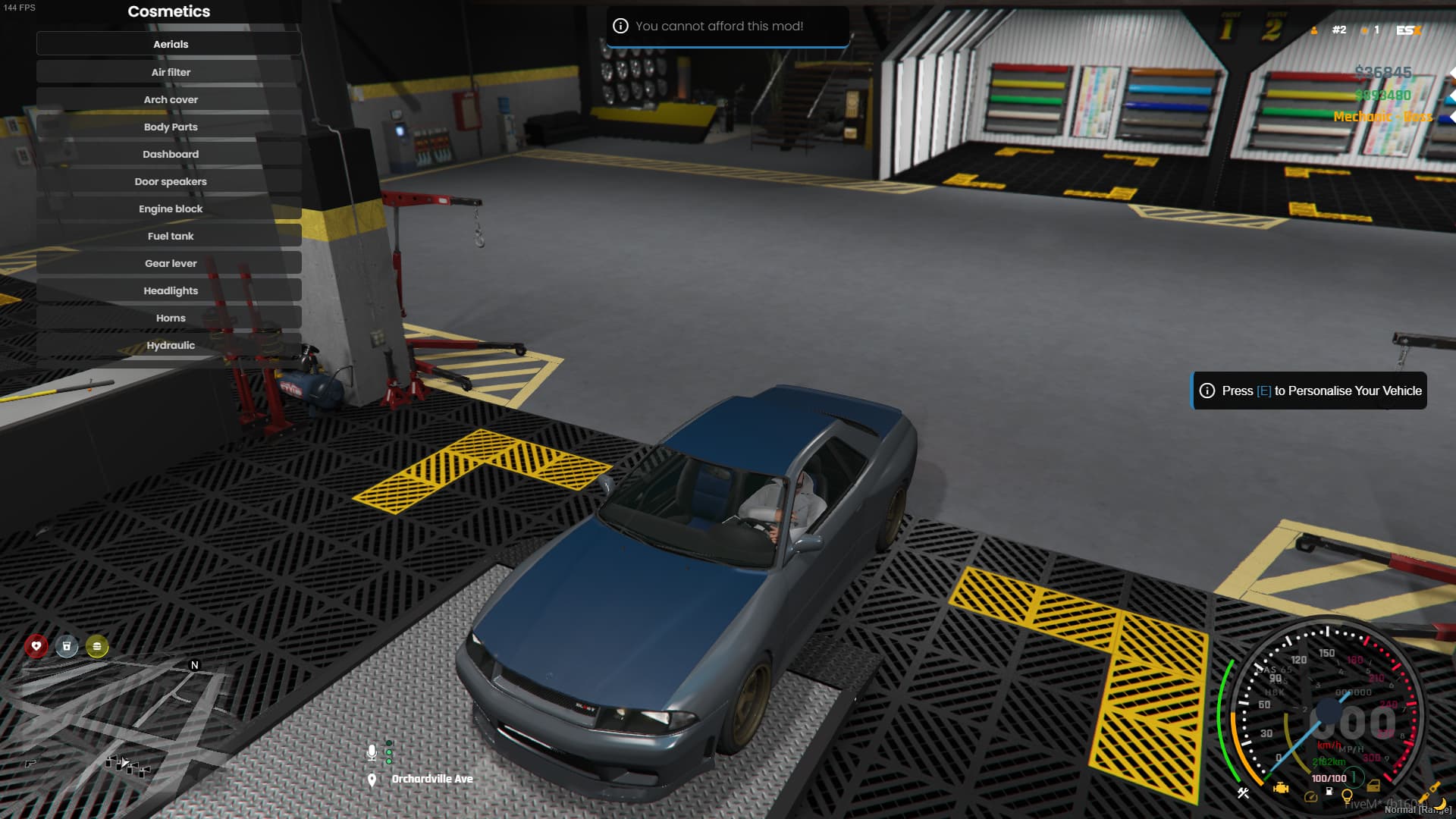Select the yellow hunger icon above the minimap
Viewport: 1456px width, 819px height.
96,647
